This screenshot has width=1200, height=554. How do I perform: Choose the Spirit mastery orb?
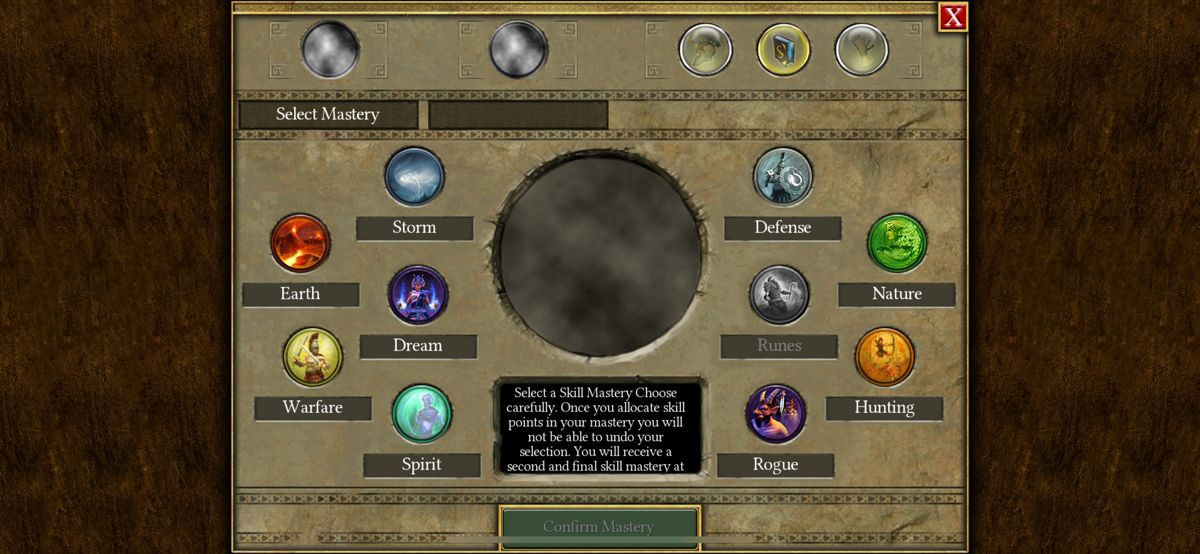tap(421, 414)
